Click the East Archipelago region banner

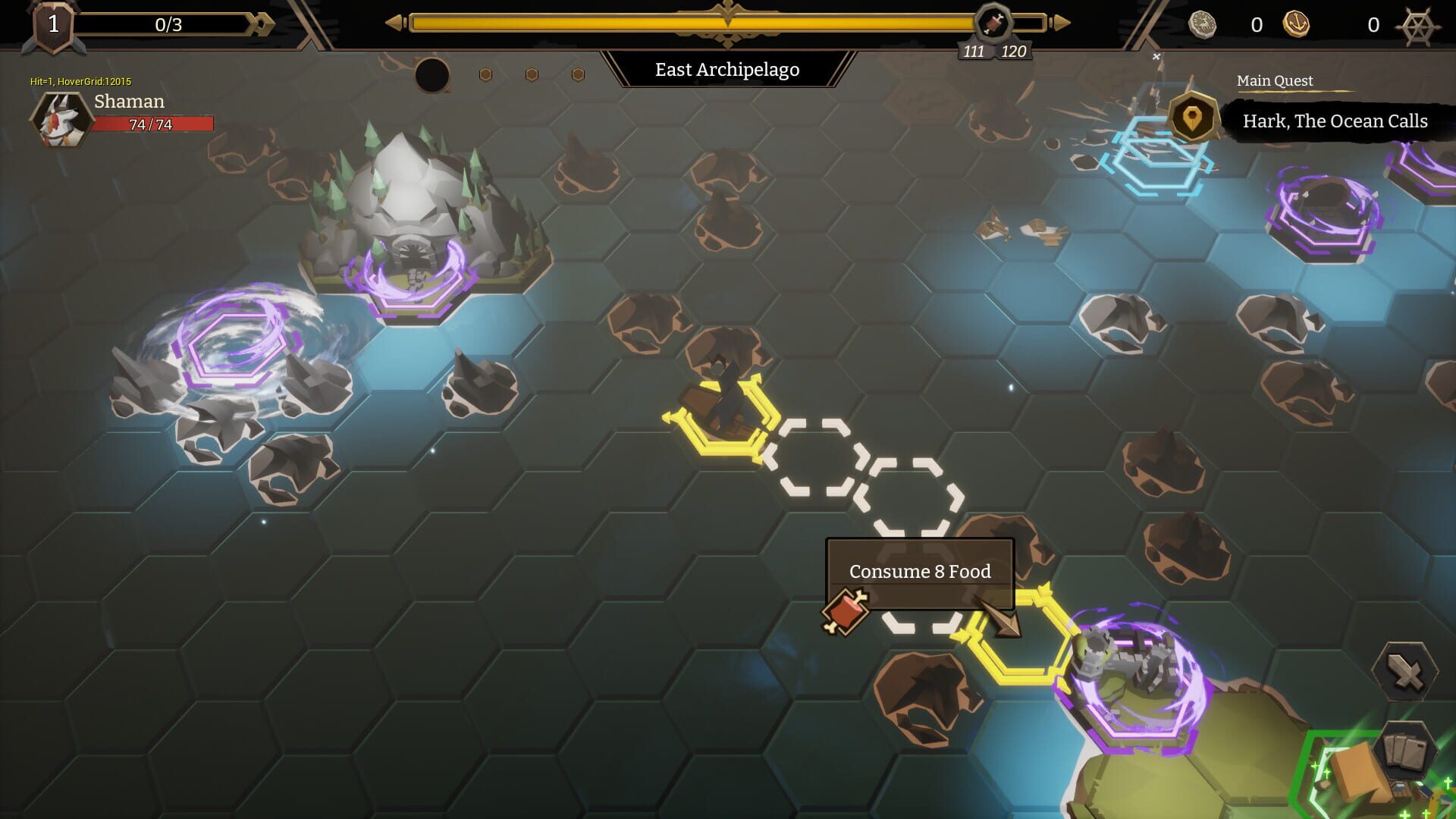(x=727, y=70)
